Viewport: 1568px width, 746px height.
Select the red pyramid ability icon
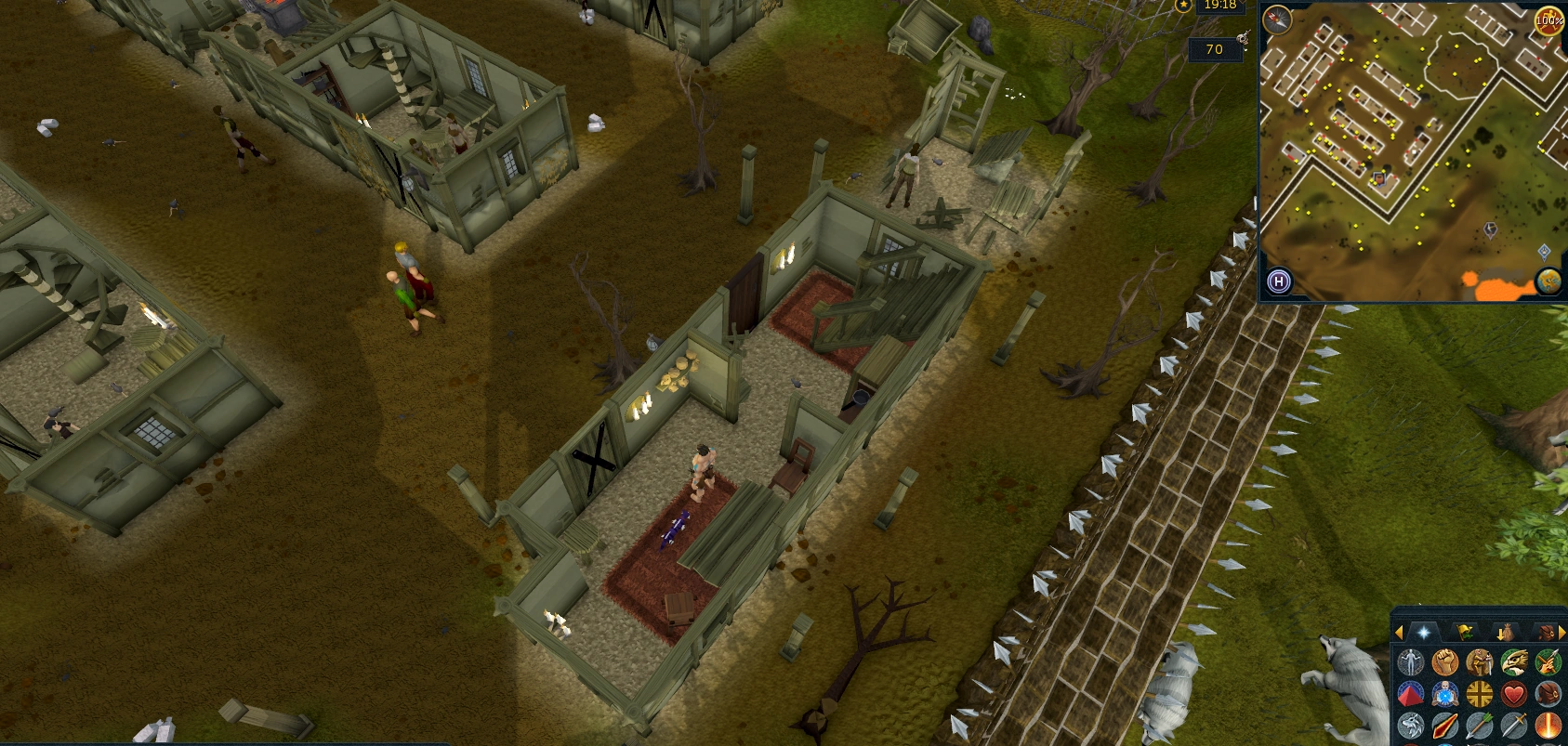point(1411,692)
